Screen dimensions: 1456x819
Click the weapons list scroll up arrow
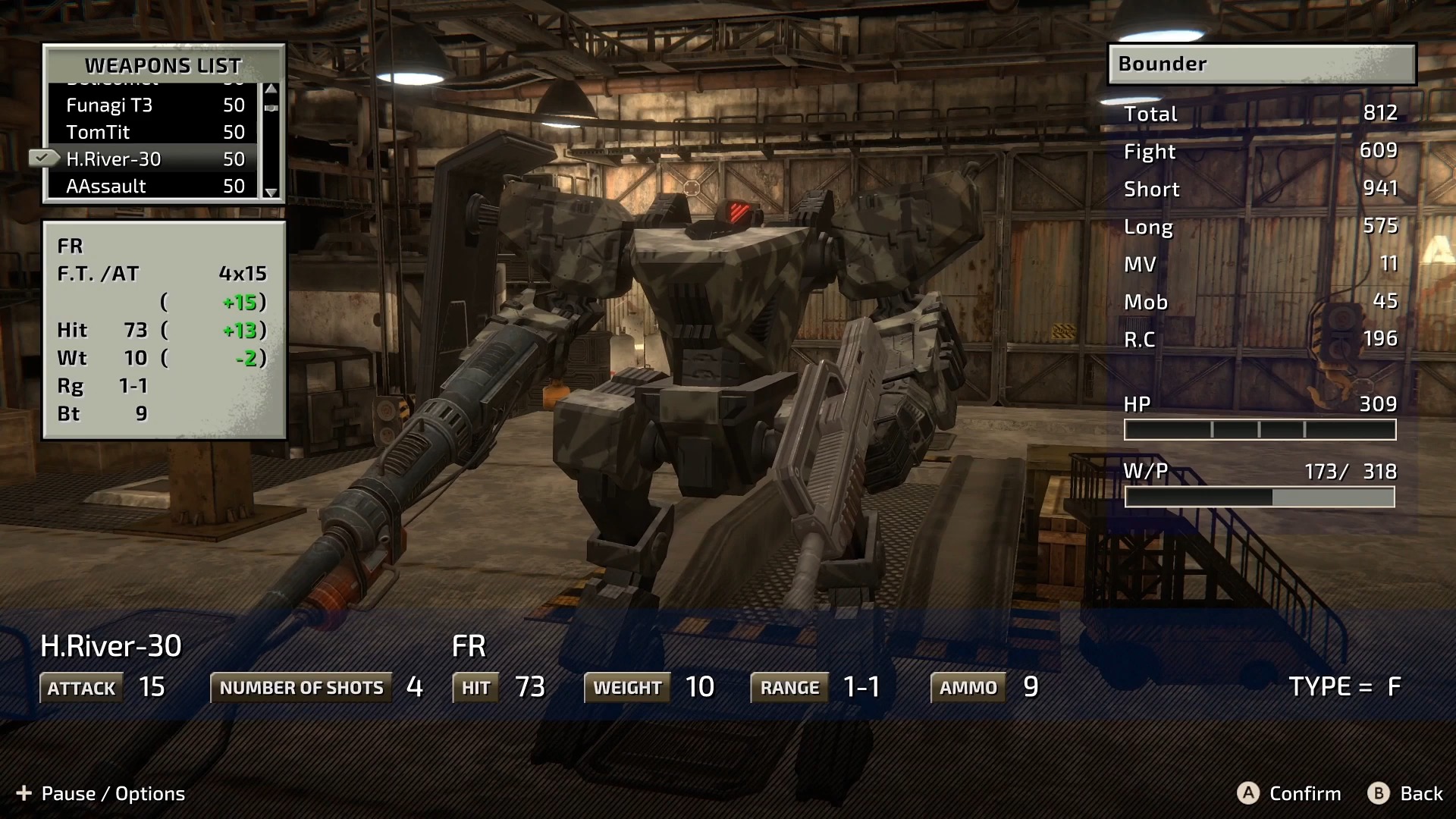(x=271, y=89)
